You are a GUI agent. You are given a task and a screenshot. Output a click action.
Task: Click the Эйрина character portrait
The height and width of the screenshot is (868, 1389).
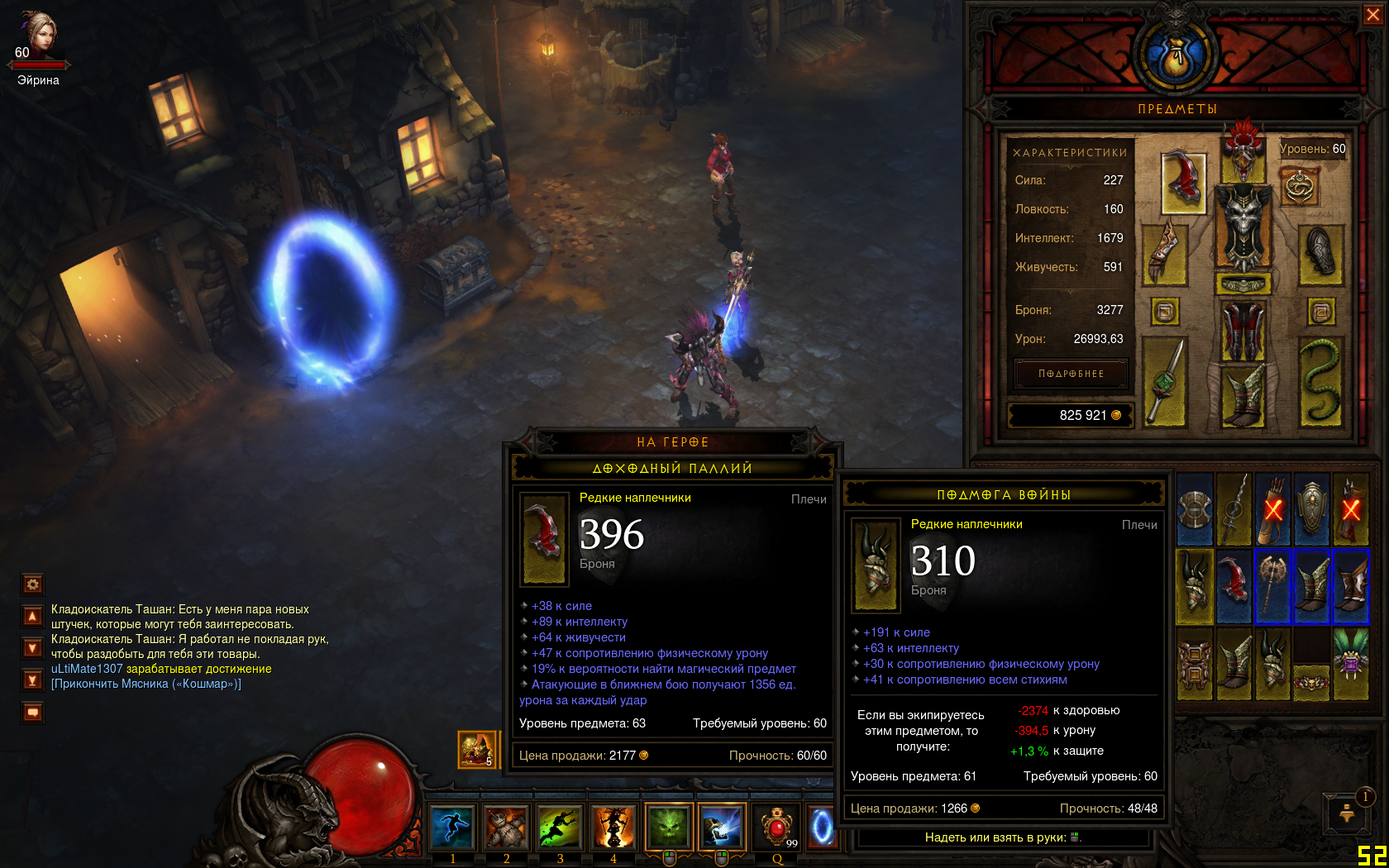(x=37, y=35)
